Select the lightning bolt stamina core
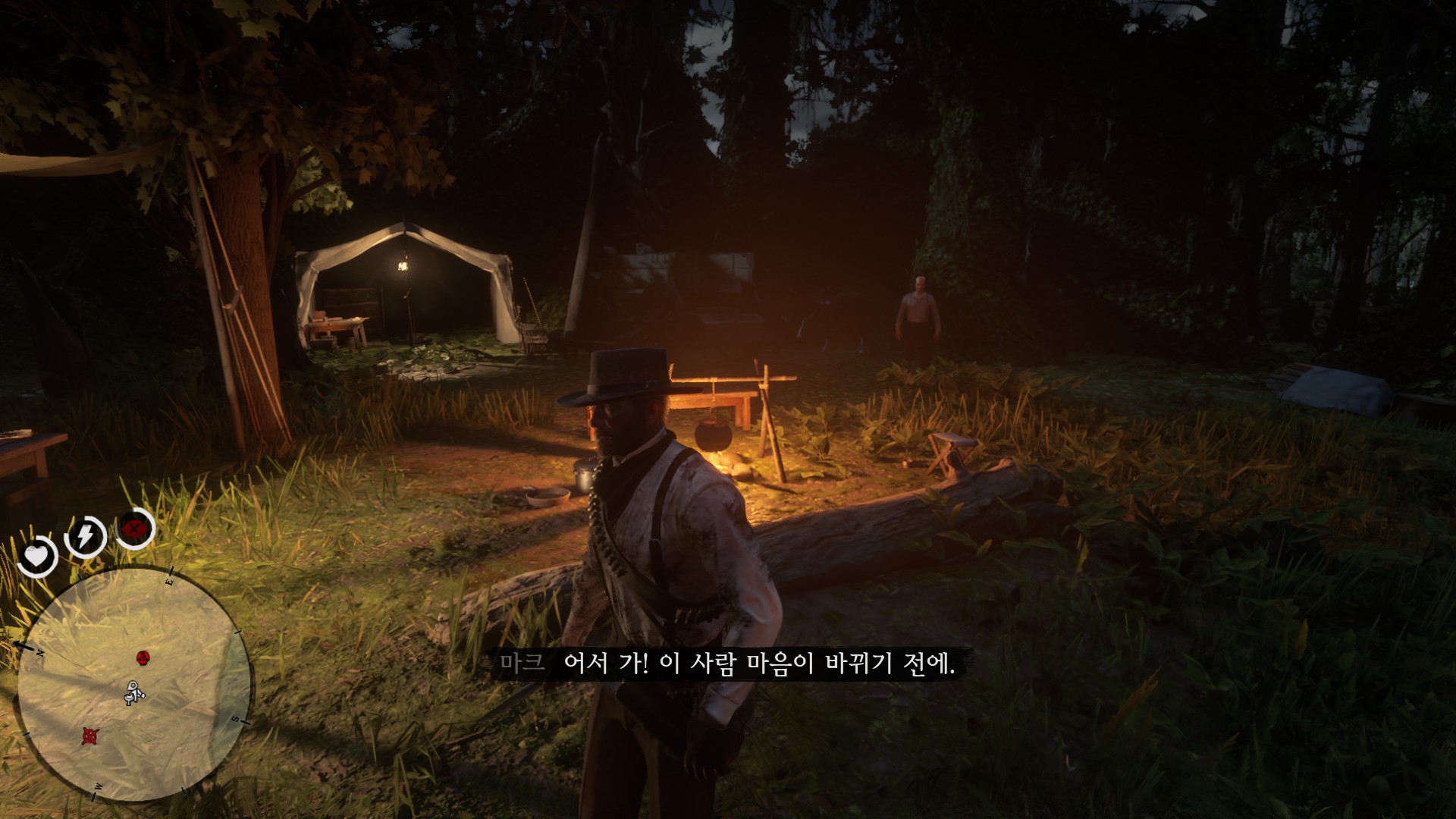Image resolution: width=1456 pixels, height=819 pixels. [x=85, y=536]
